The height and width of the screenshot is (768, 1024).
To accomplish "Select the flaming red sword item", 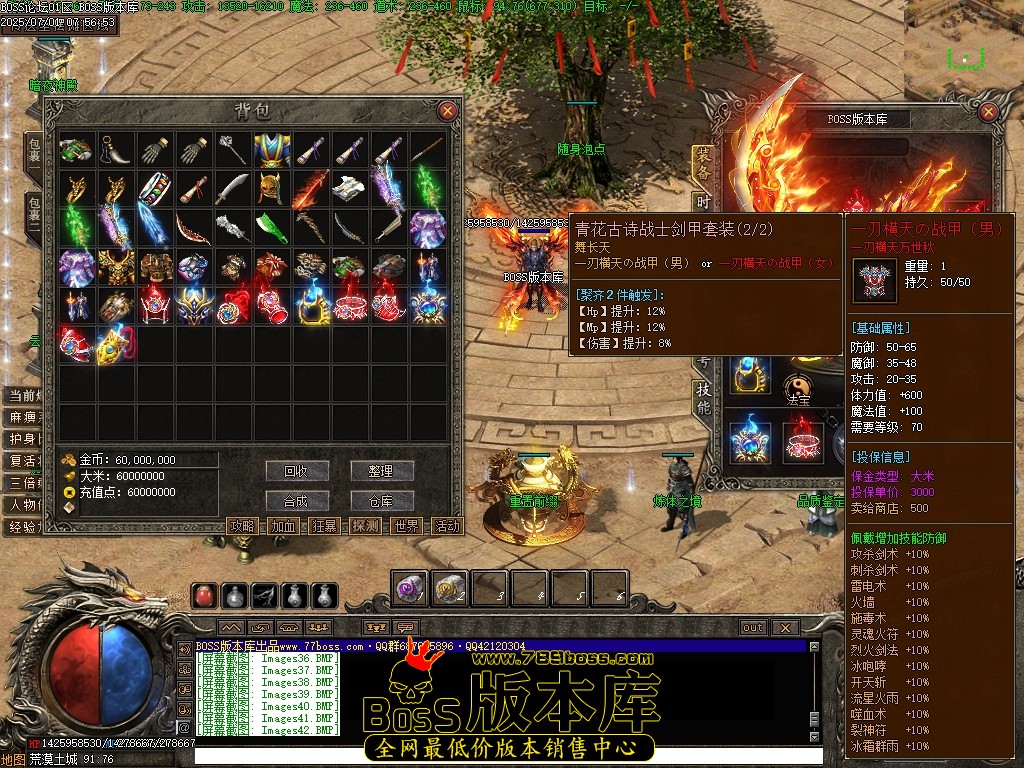I will pos(311,189).
